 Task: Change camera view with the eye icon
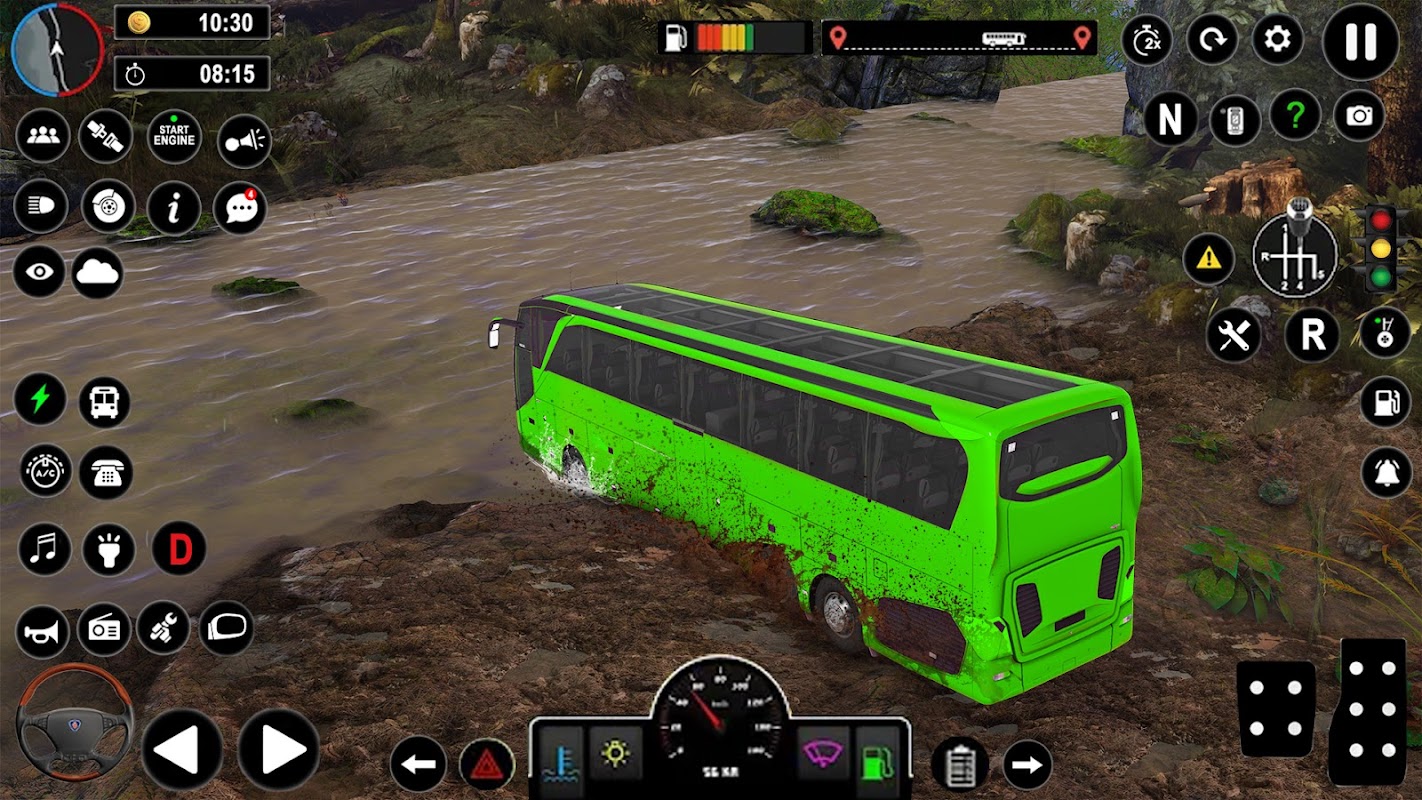point(39,272)
